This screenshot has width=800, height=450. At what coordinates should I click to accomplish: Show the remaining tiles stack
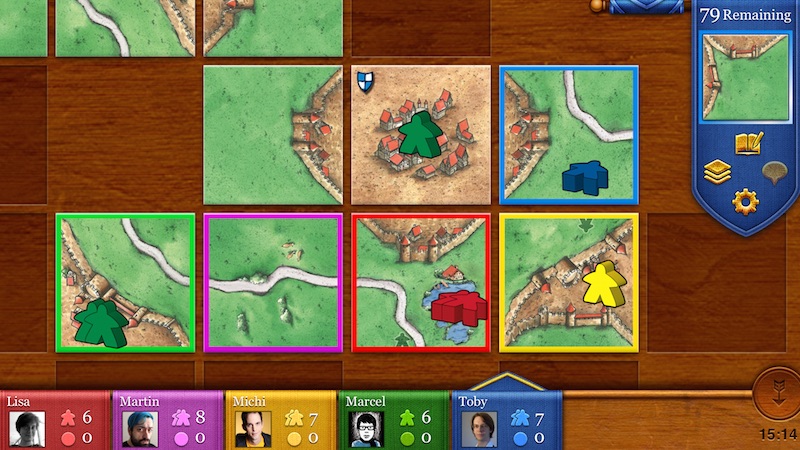click(x=717, y=172)
